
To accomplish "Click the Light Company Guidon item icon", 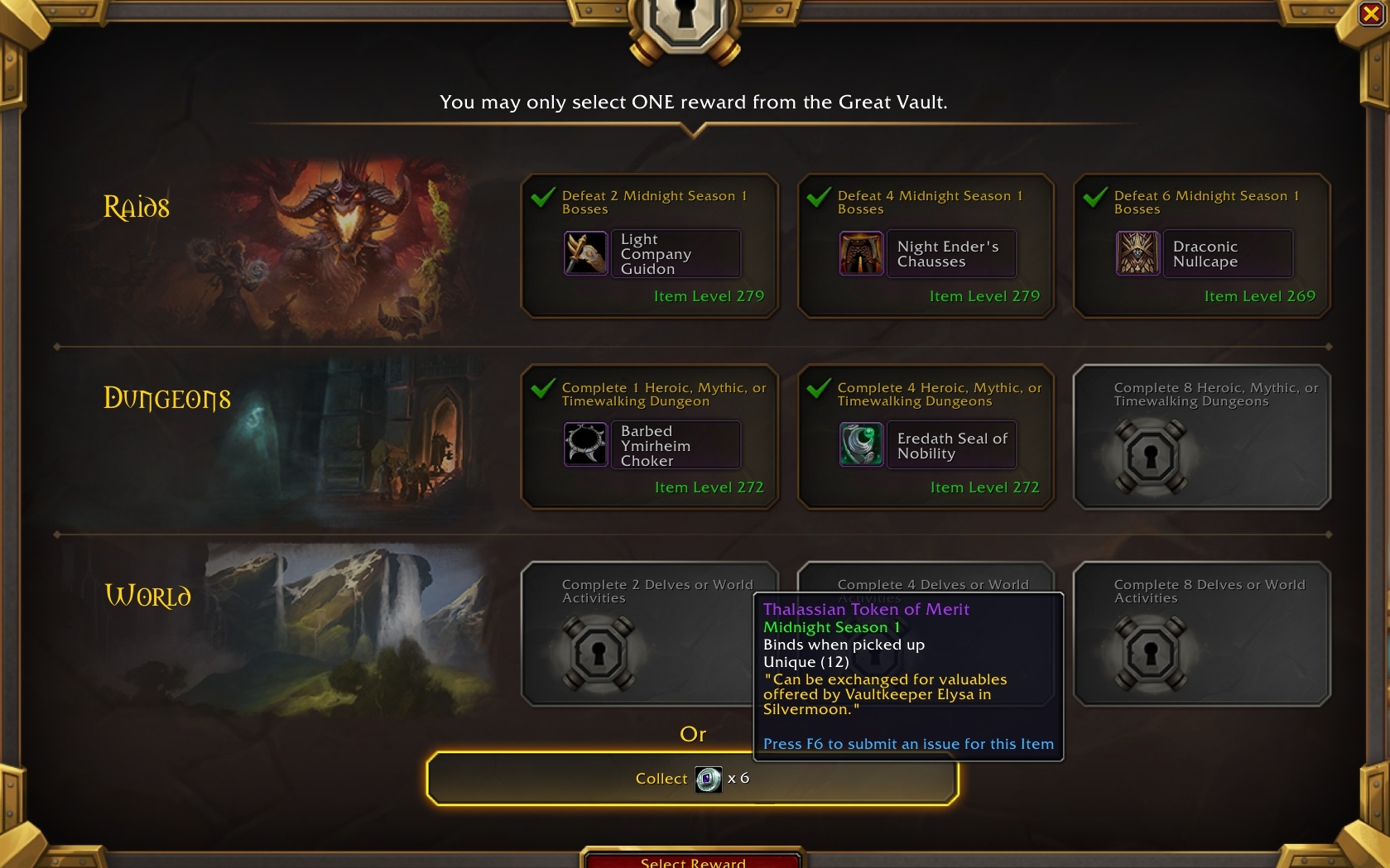I will click(x=585, y=253).
